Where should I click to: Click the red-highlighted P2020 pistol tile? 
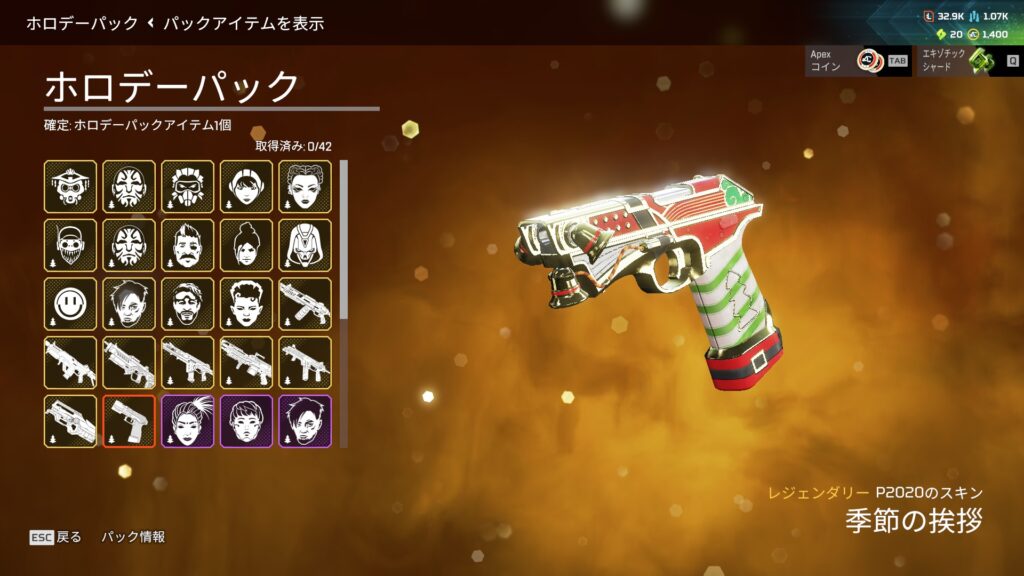[129, 421]
